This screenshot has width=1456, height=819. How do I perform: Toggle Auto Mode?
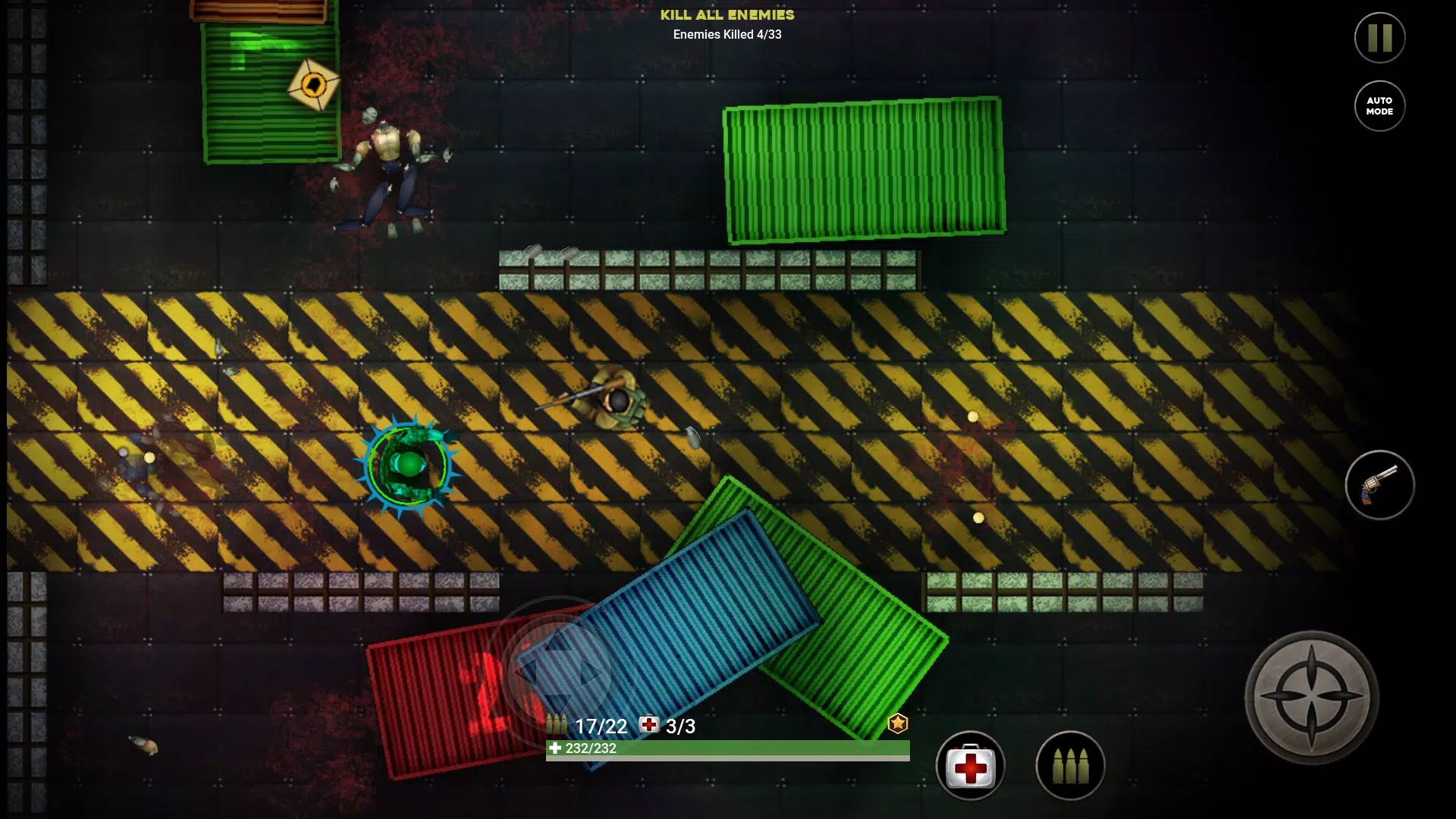tap(1379, 106)
